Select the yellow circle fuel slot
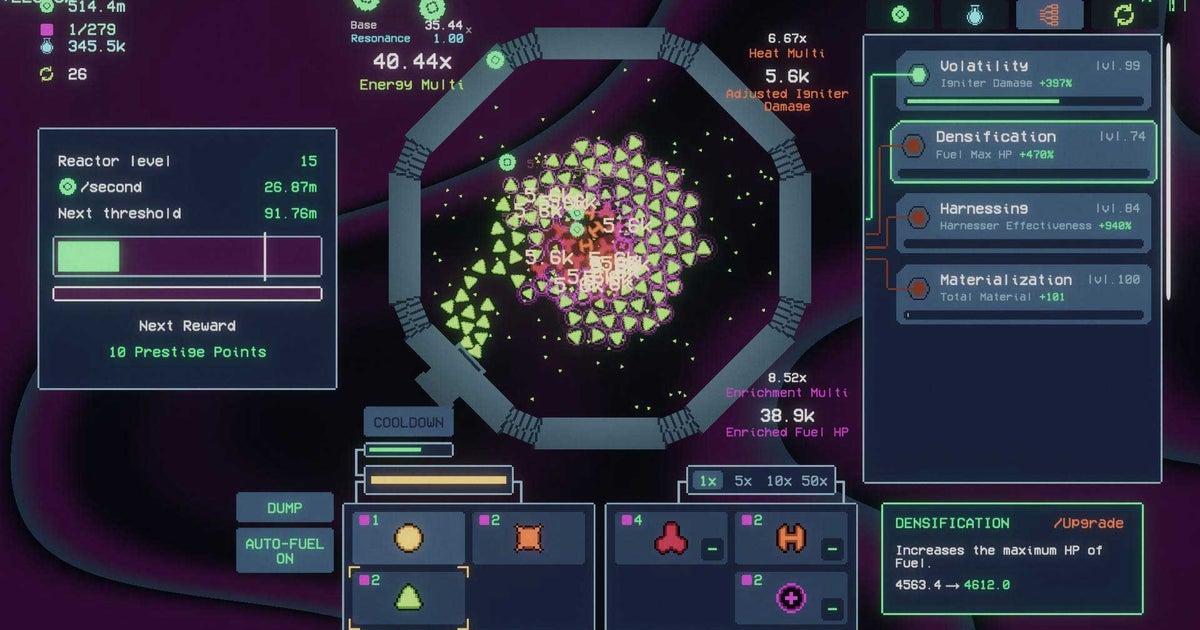Screen dimensions: 1200x630 (408, 539)
